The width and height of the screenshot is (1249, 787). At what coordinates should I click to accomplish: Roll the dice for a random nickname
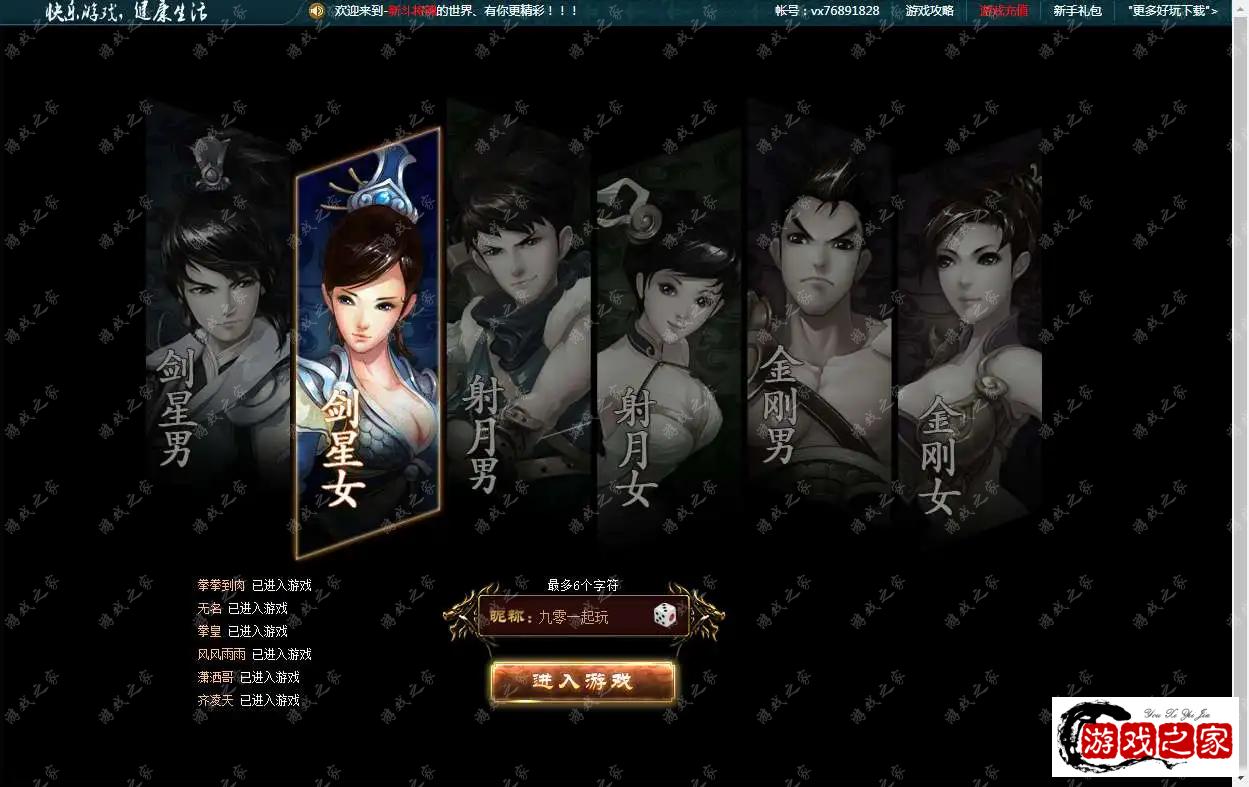tap(665, 616)
